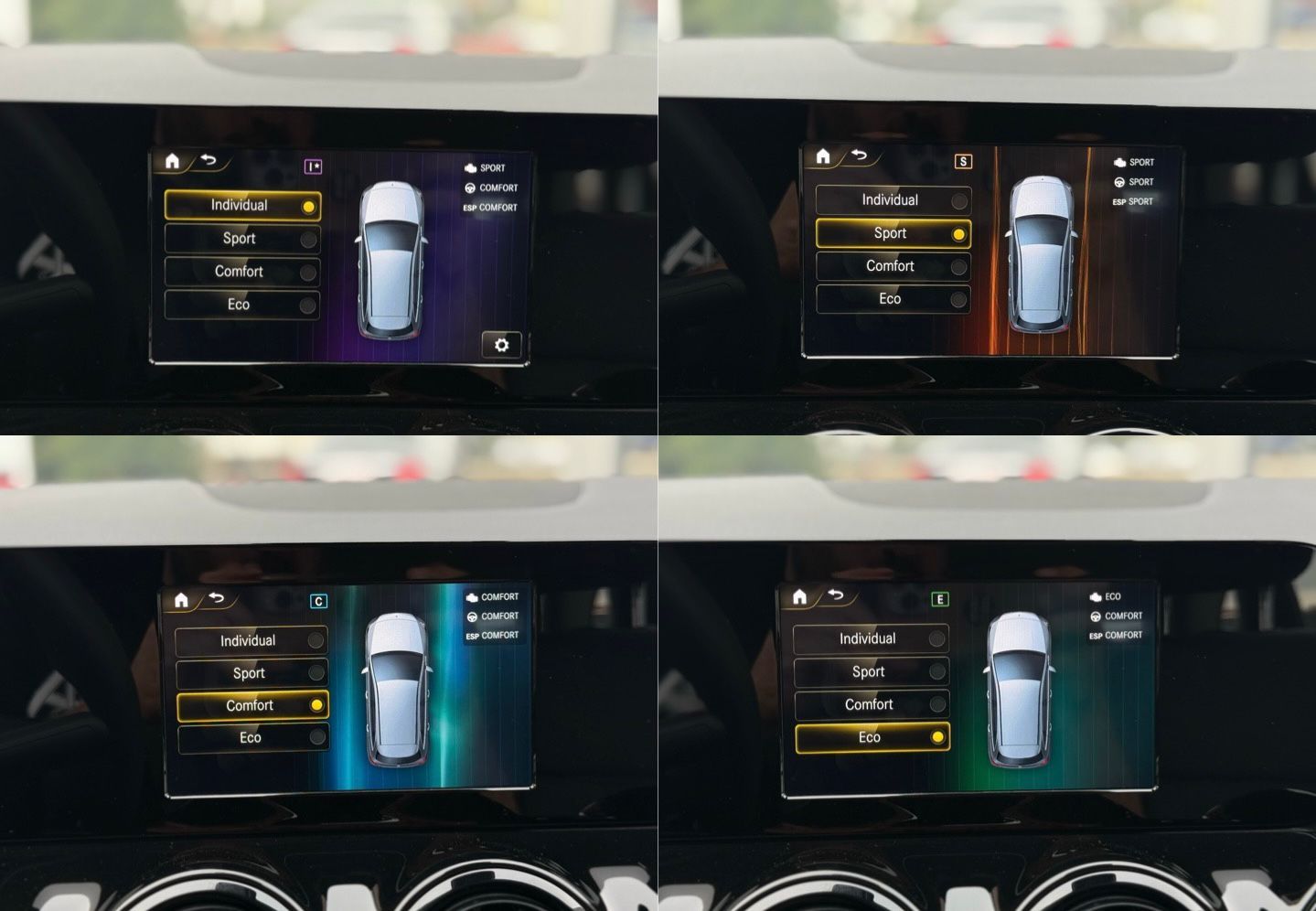1316x911 pixels.
Task: Go back from the green Eco-mode screen
Action: (836, 595)
